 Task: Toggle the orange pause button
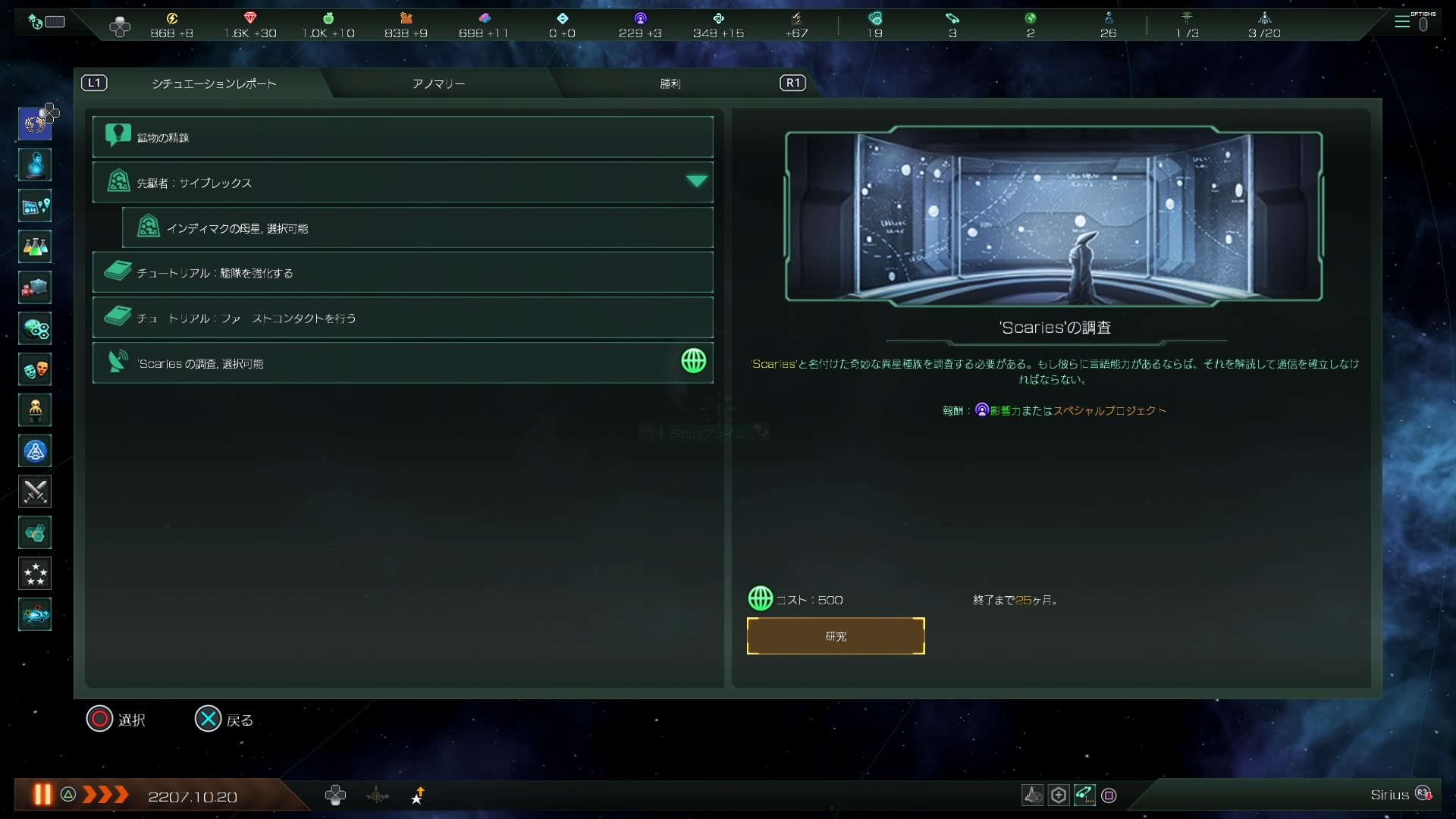pos(42,795)
